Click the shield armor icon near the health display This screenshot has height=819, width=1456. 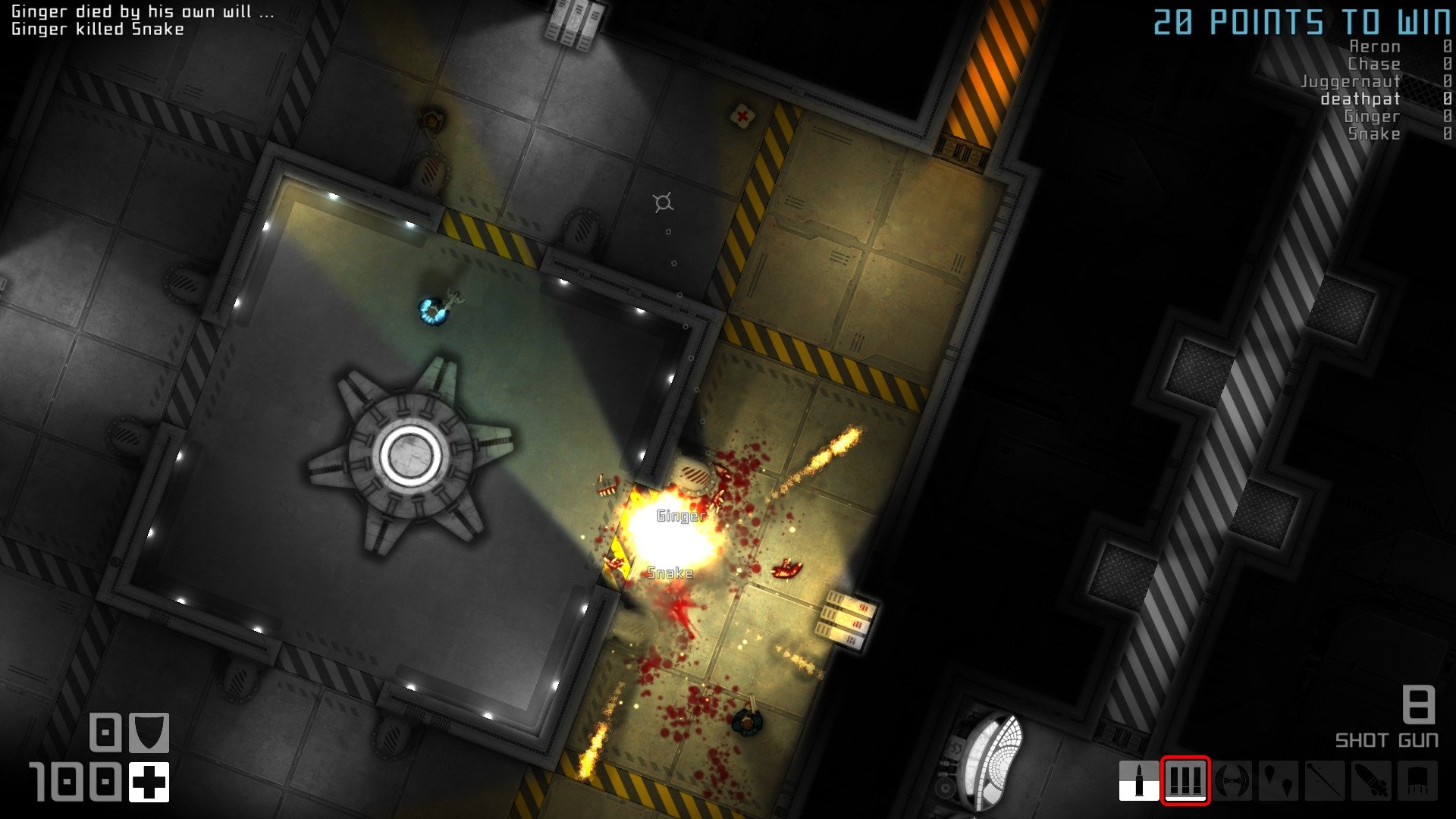(x=149, y=732)
